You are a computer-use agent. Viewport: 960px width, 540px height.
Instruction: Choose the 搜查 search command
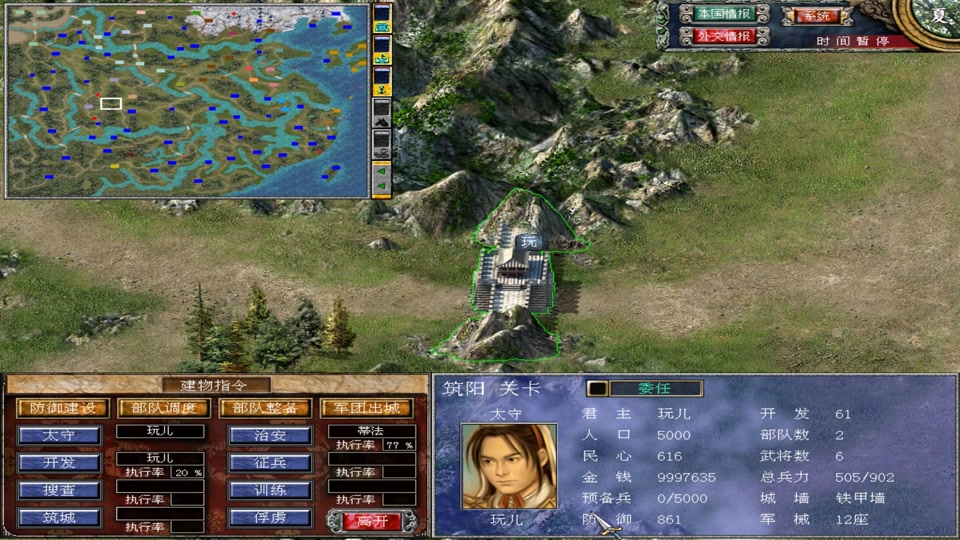pos(60,490)
